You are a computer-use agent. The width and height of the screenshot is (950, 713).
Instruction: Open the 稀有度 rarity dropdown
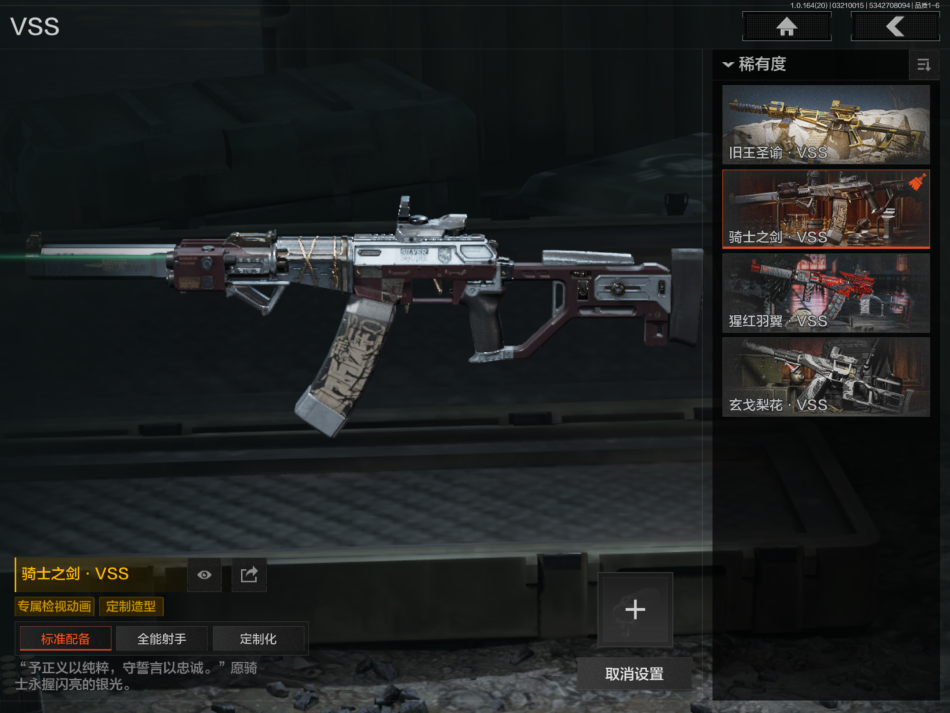tap(756, 65)
